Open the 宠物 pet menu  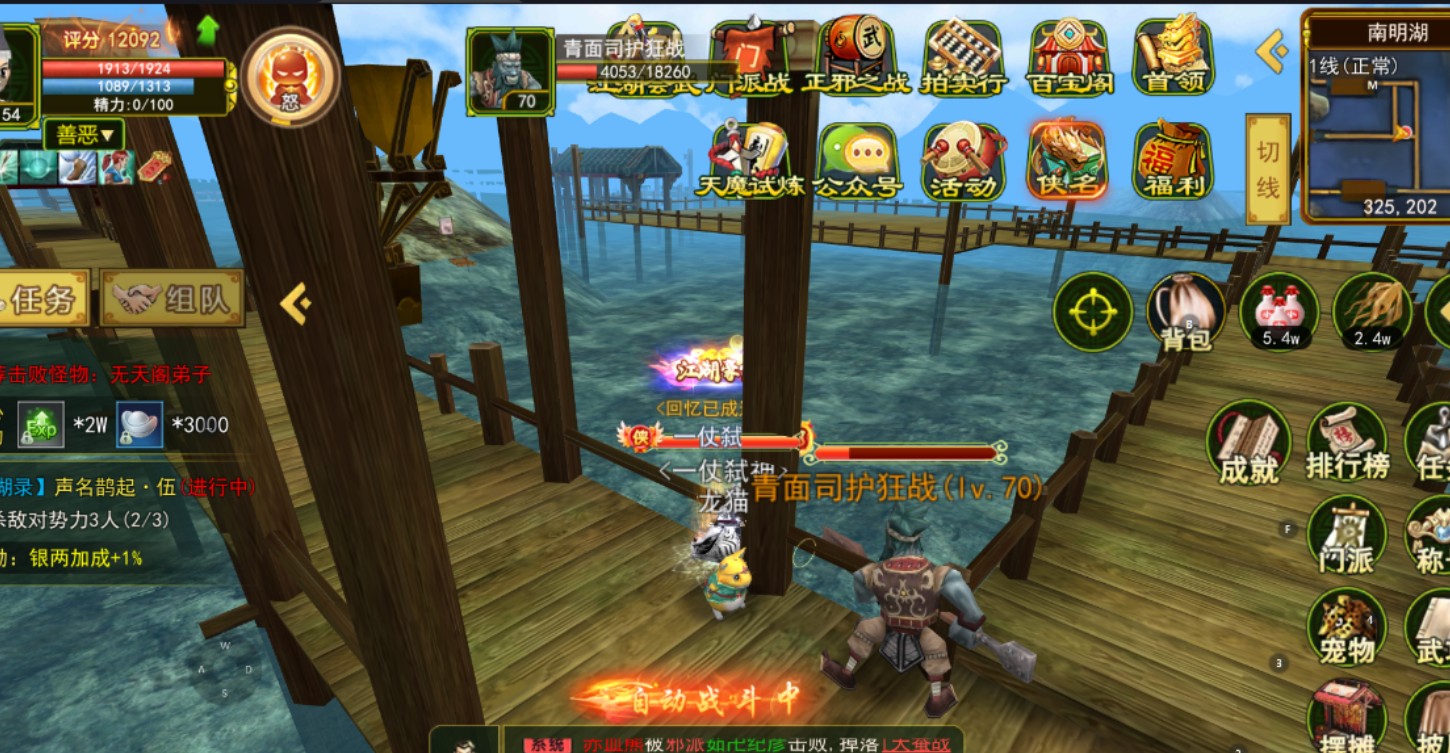[1347, 627]
